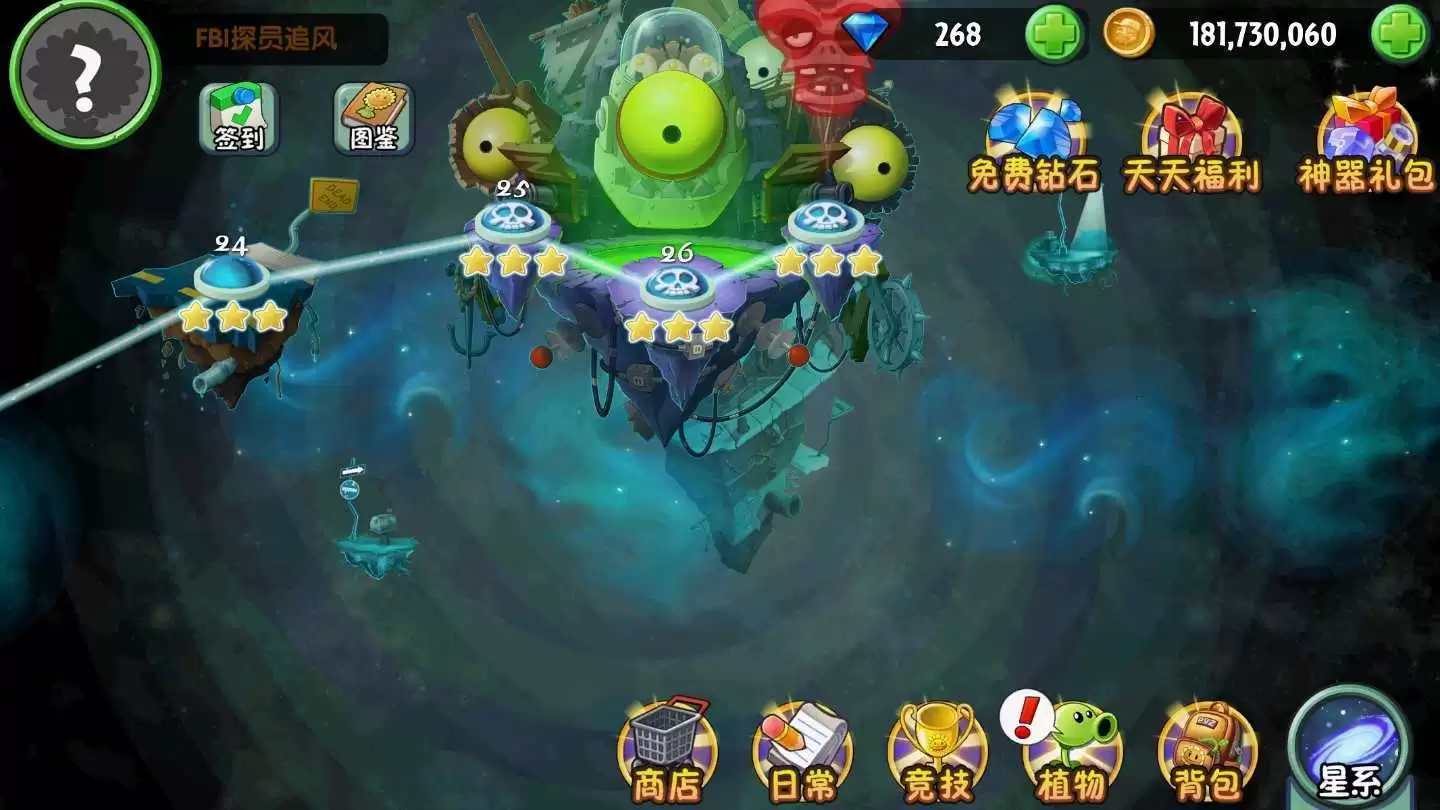Click the three-star rating under level 26
The height and width of the screenshot is (810, 1440).
point(680,325)
